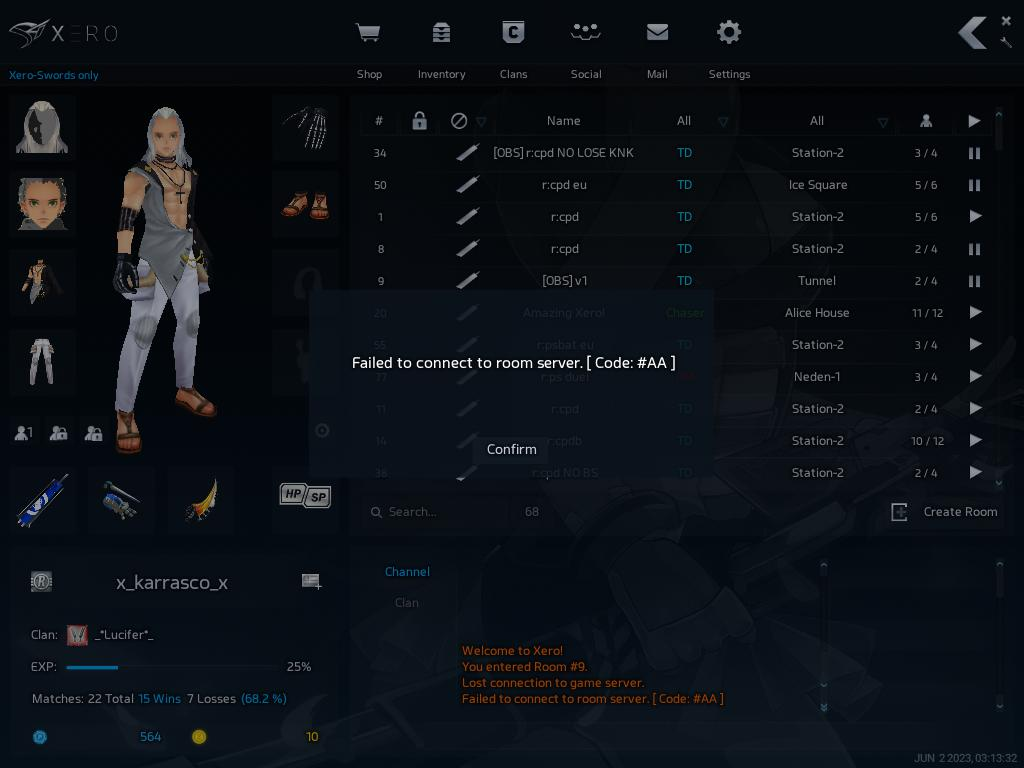The height and width of the screenshot is (768, 1024).
Task: Select the skeleton claw gloves slot
Action: pos(305,128)
